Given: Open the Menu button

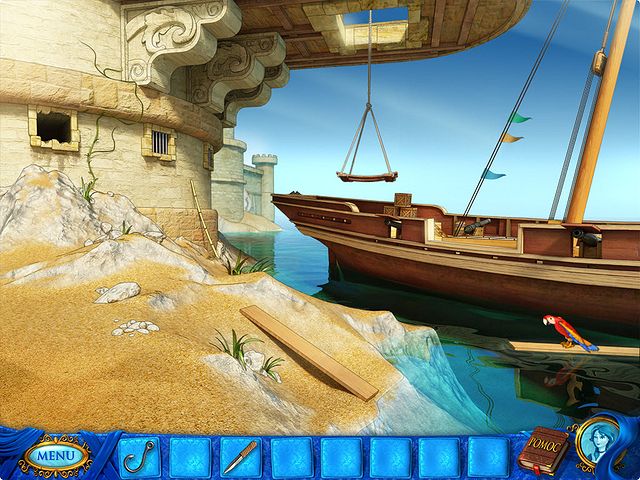Looking at the screenshot, I should pos(57,456).
